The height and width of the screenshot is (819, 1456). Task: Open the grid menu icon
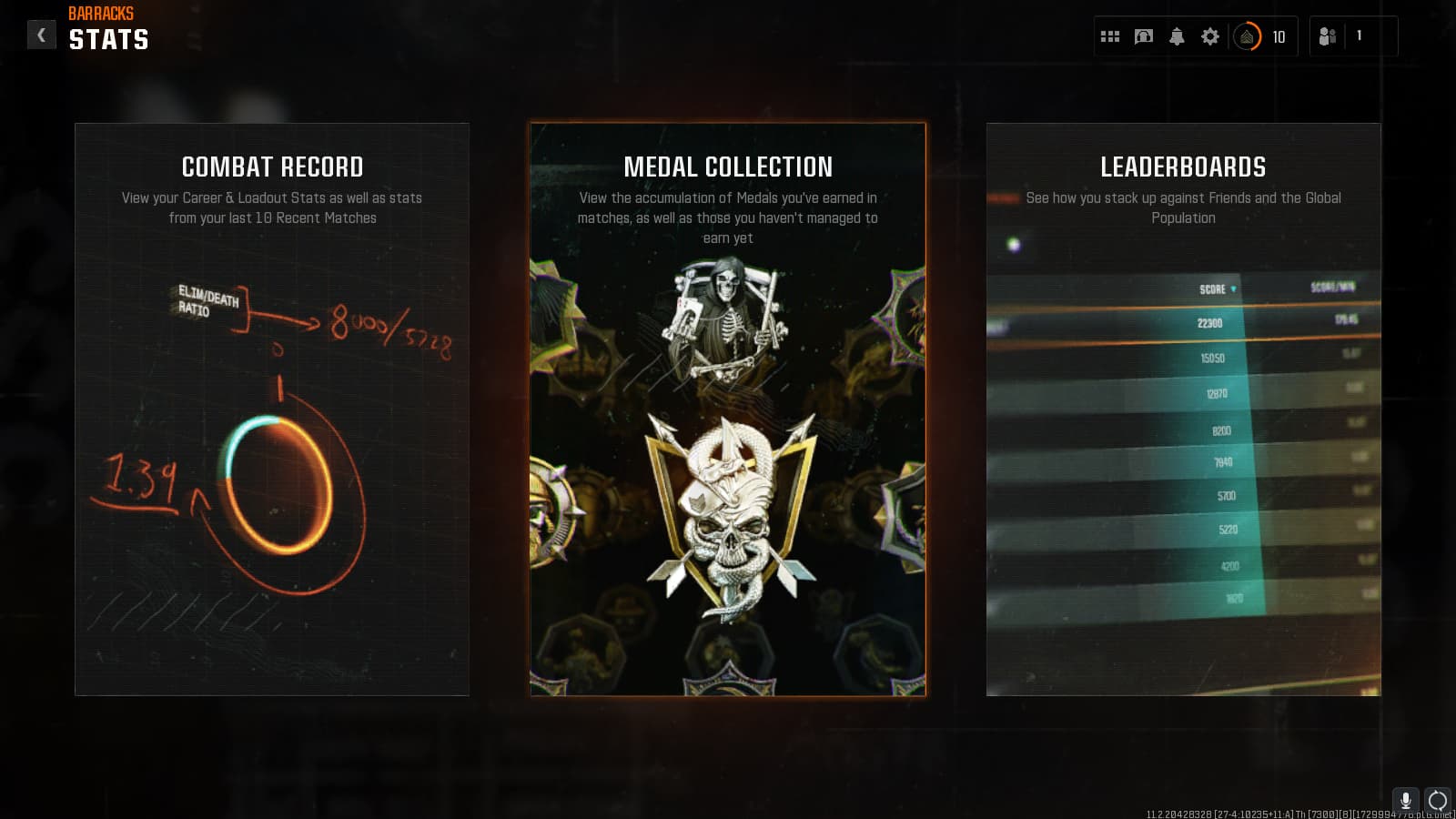[x=1110, y=37]
